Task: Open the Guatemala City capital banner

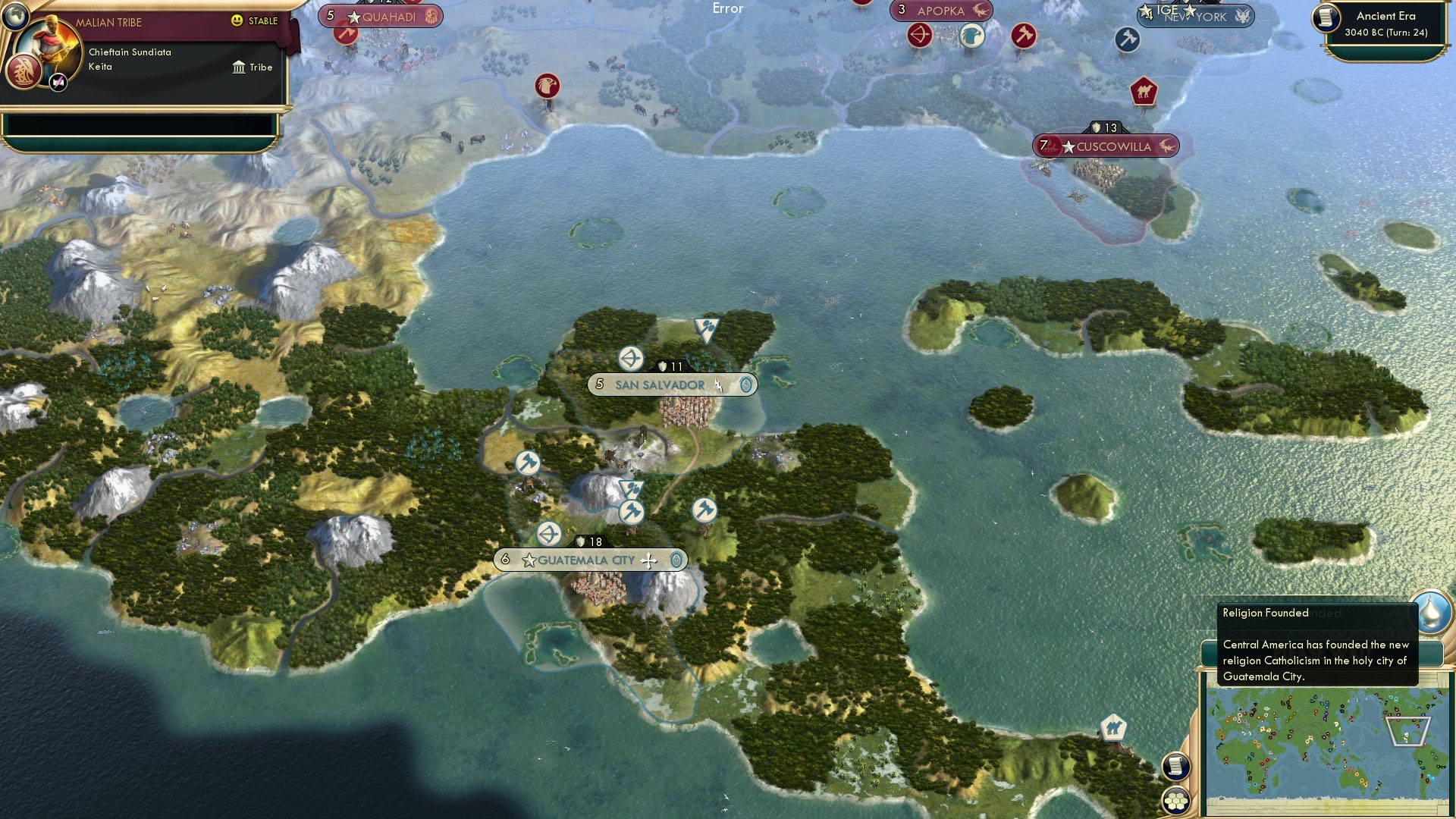Action: 591,560
